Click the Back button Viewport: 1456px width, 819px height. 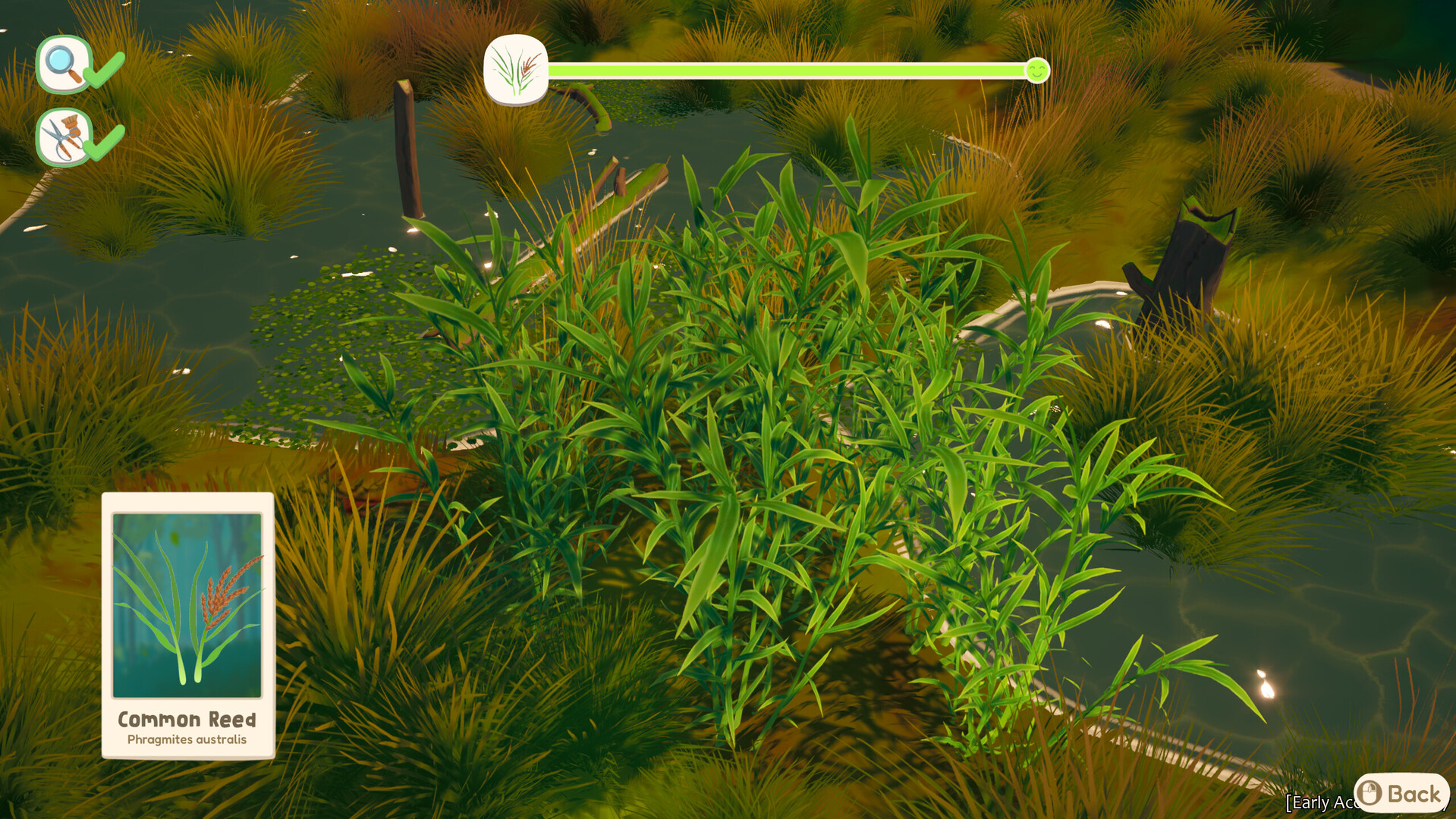(x=1401, y=793)
